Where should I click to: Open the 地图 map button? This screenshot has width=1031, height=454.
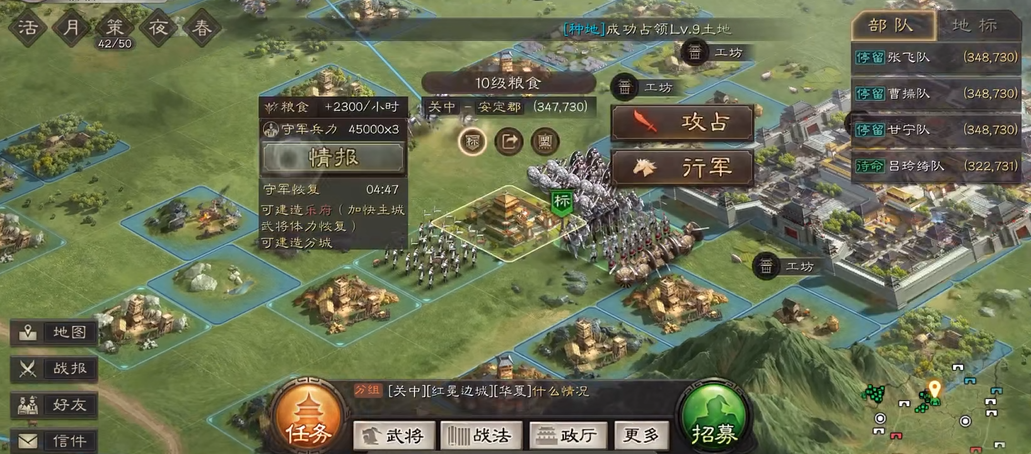click(55, 333)
